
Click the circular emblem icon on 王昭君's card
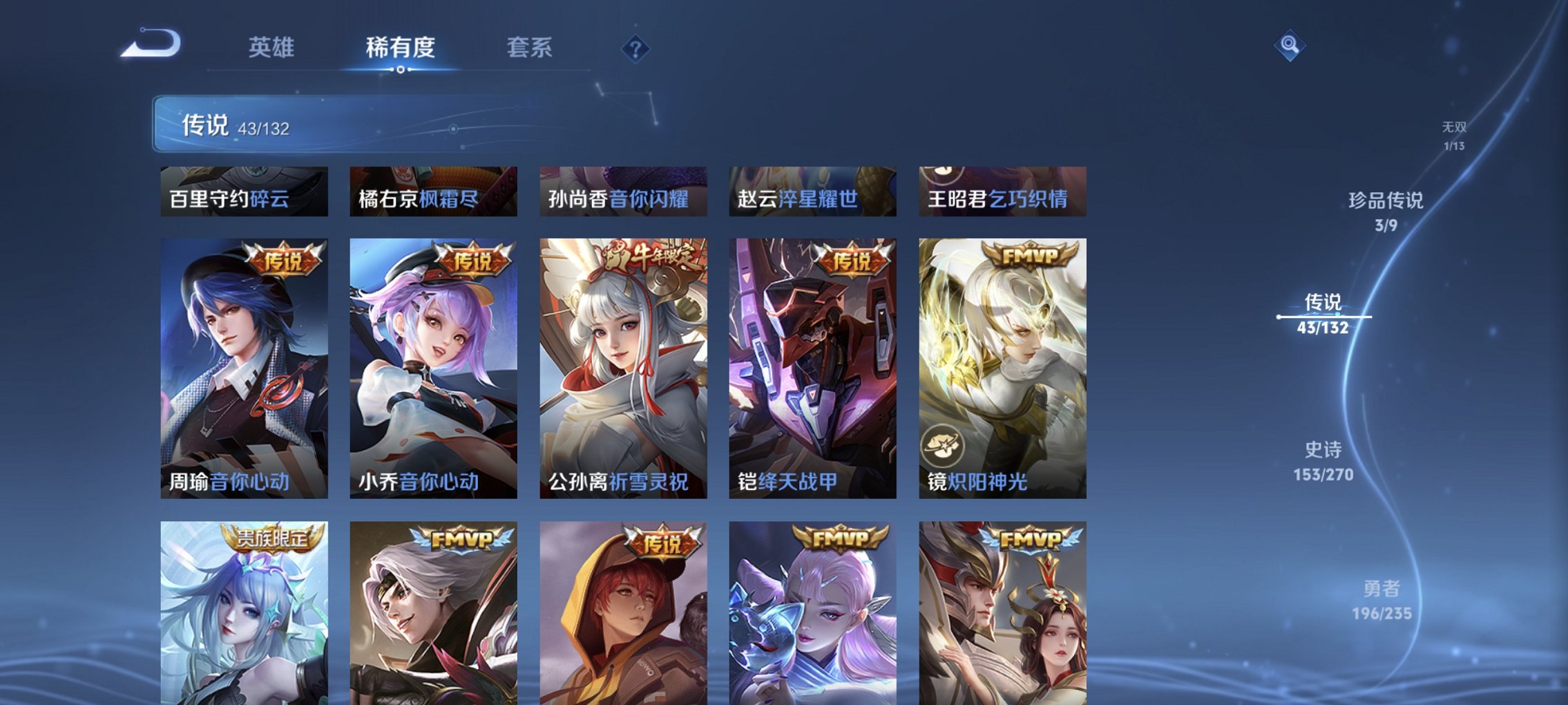pos(941,174)
